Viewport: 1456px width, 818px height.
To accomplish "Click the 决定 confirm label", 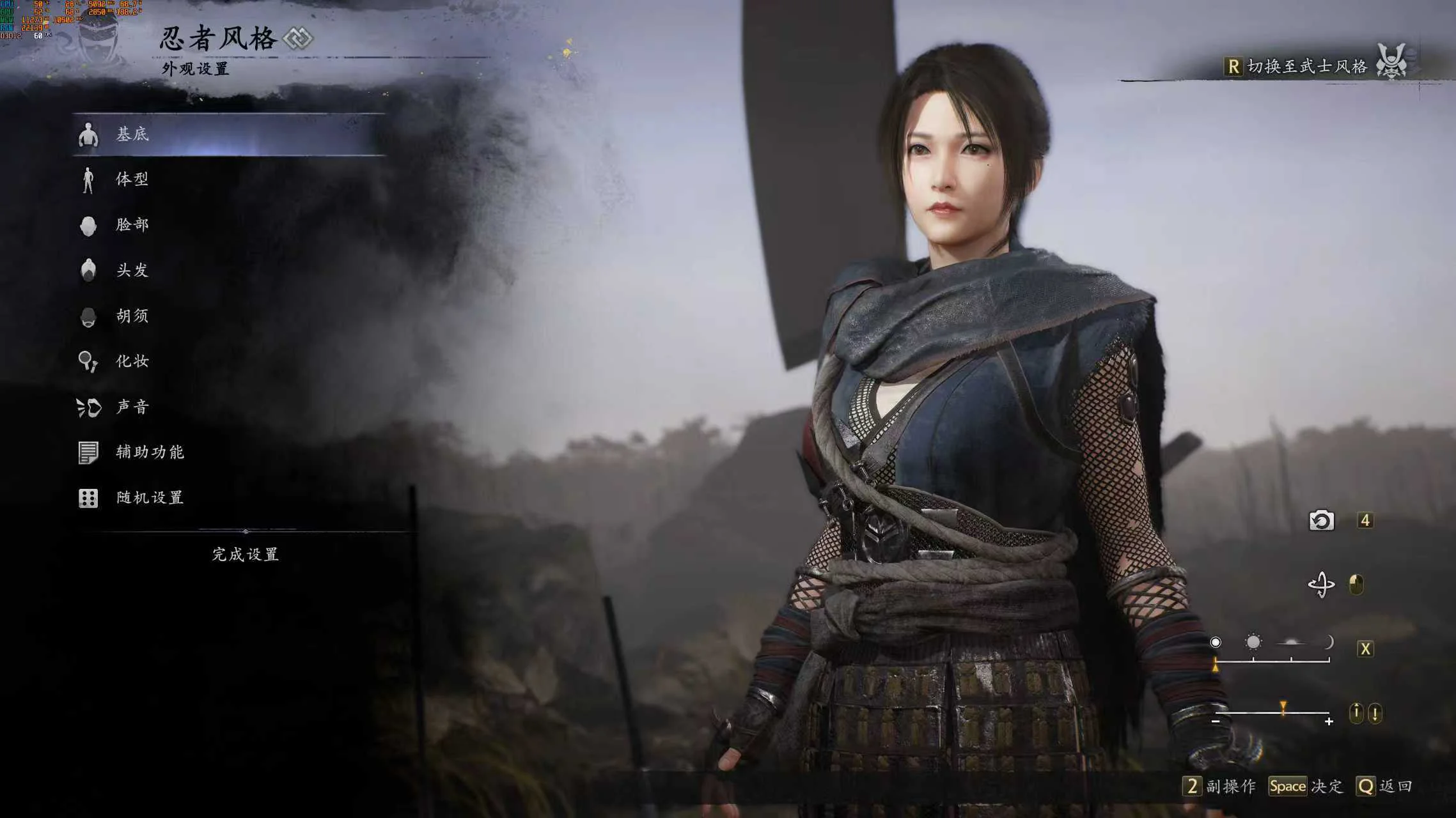I will (1327, 786).
